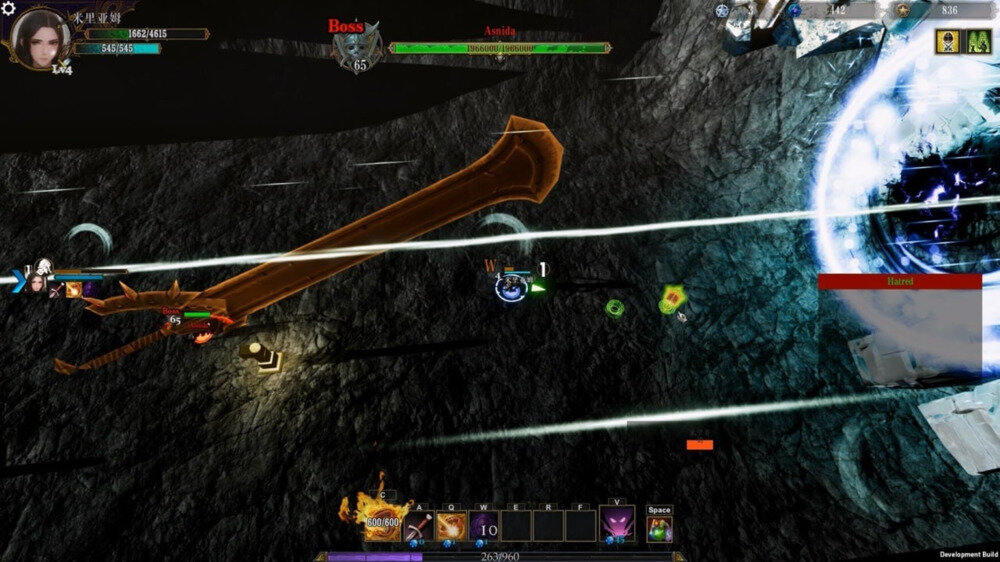The width and height of the screenshot is (1000, 562).
Task: Use the sword attack skill
Action: [418, 525]
